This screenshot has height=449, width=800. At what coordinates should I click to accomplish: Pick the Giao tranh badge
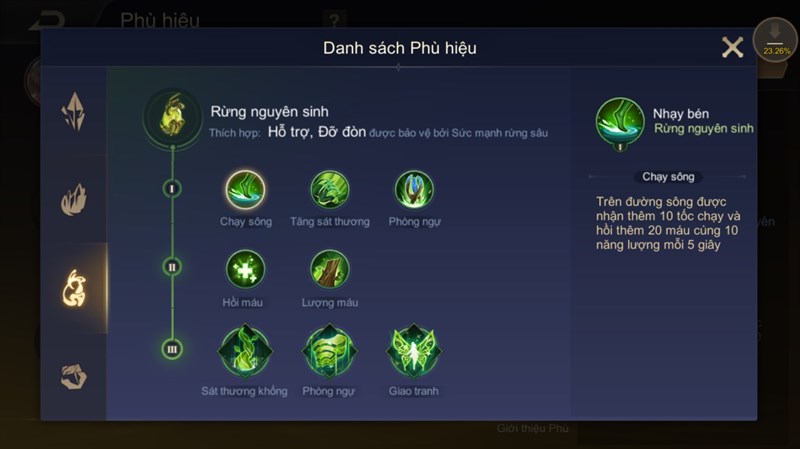[x=414, y=350]
